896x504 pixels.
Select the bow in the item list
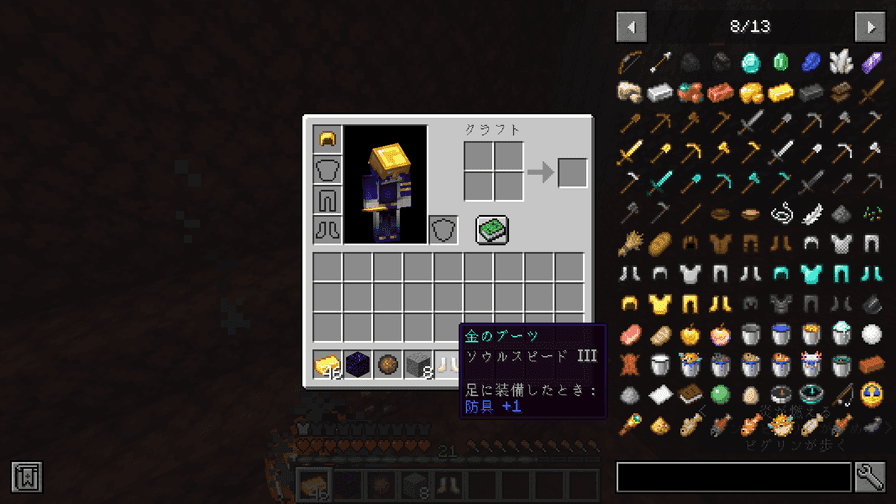pos(629,63)
